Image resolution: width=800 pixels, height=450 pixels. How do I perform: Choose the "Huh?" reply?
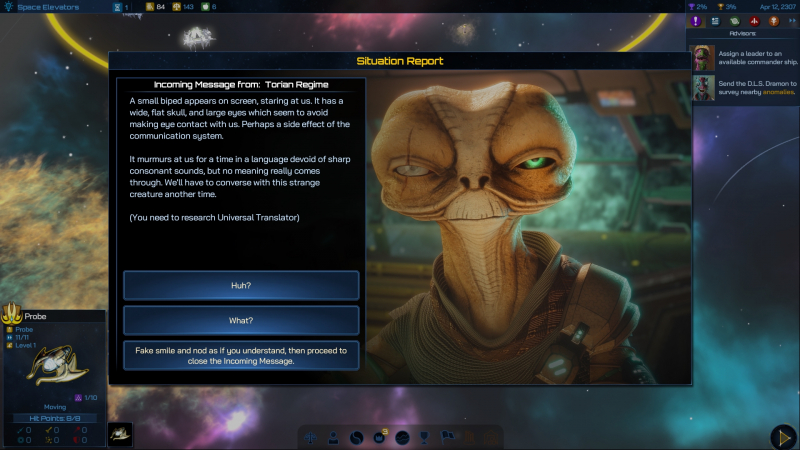[241, 286]
